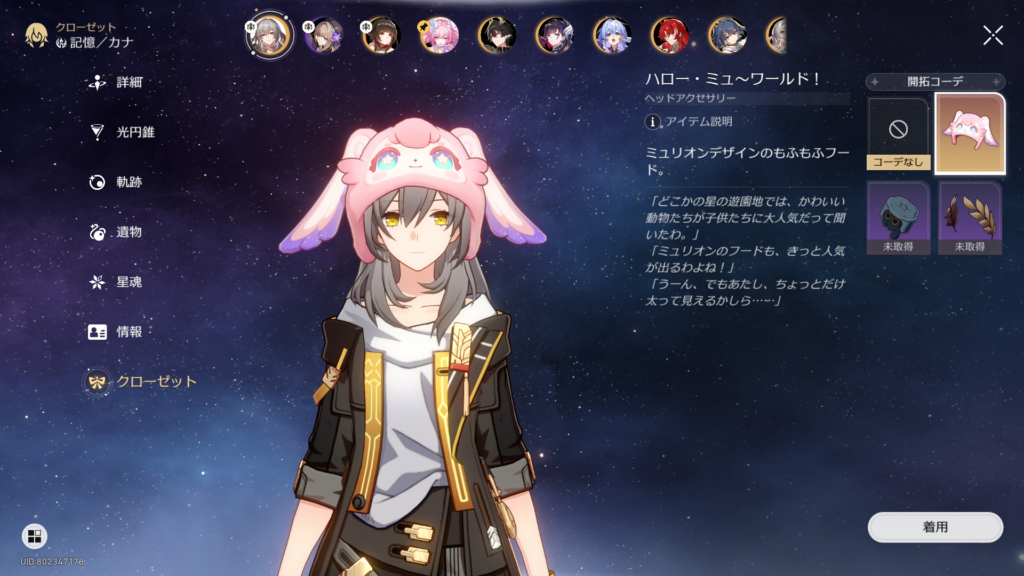Equip the accessory with the 着用 button

pos(935,527)
